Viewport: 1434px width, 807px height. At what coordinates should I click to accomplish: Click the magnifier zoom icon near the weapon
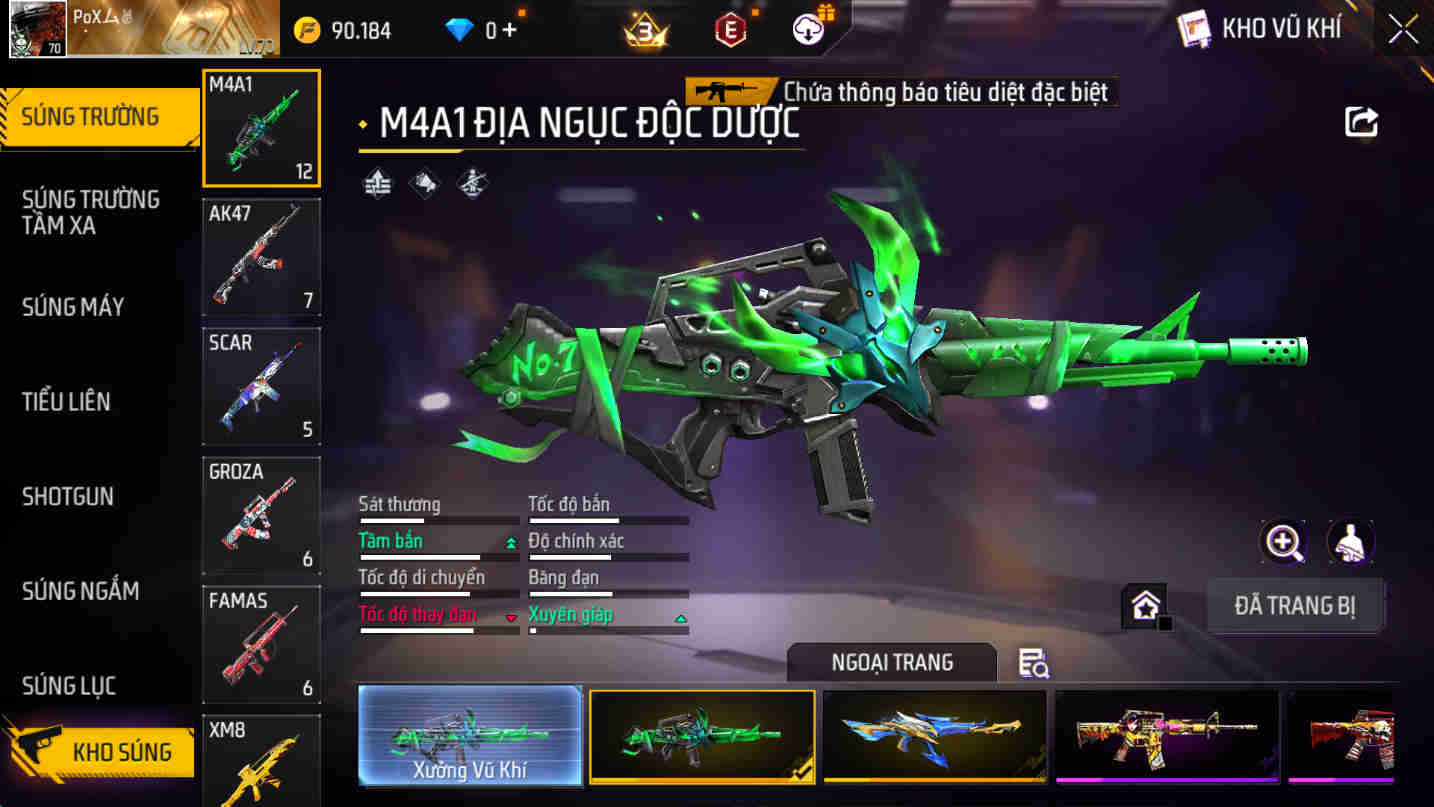click(1281, 541)
